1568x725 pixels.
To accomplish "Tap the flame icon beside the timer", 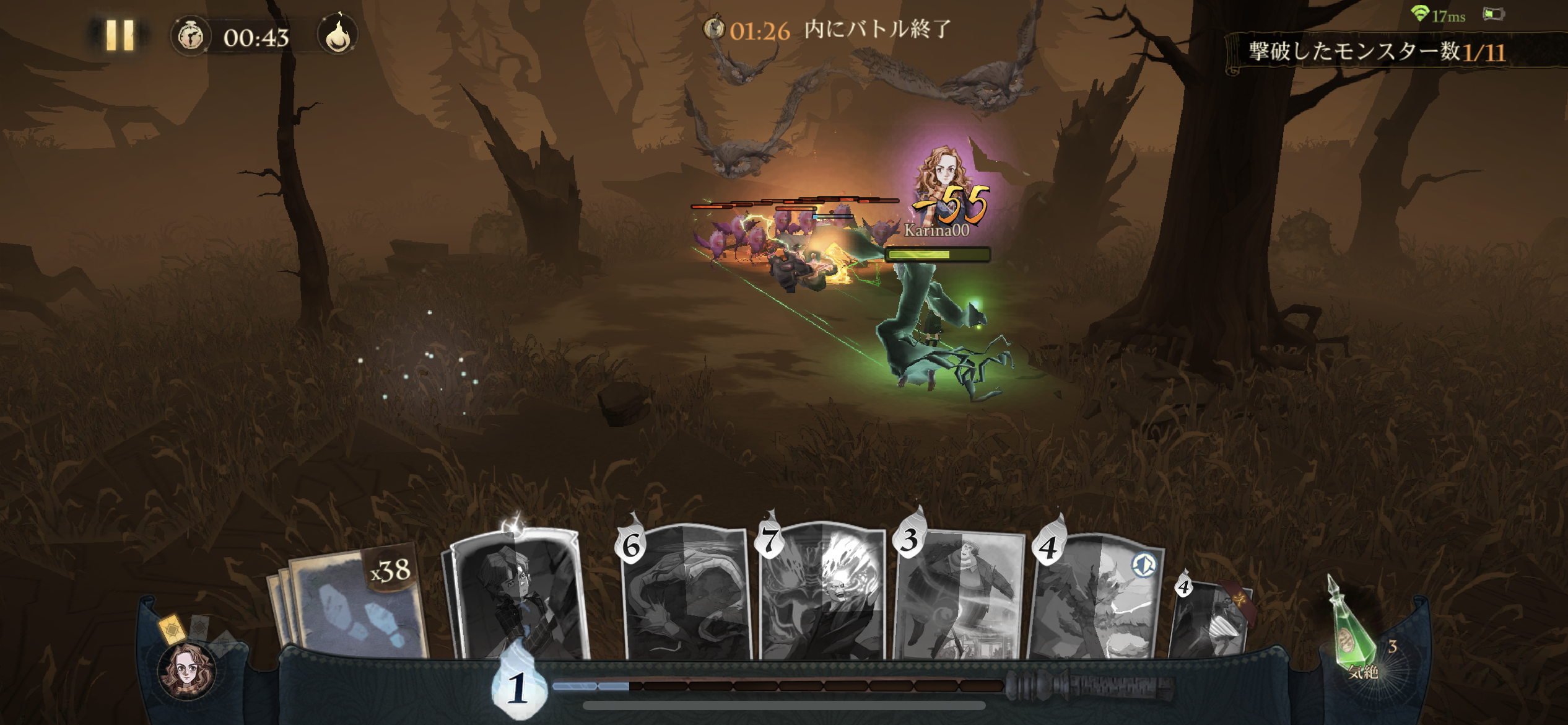I will pyautogui.click(x=338, y=36).
